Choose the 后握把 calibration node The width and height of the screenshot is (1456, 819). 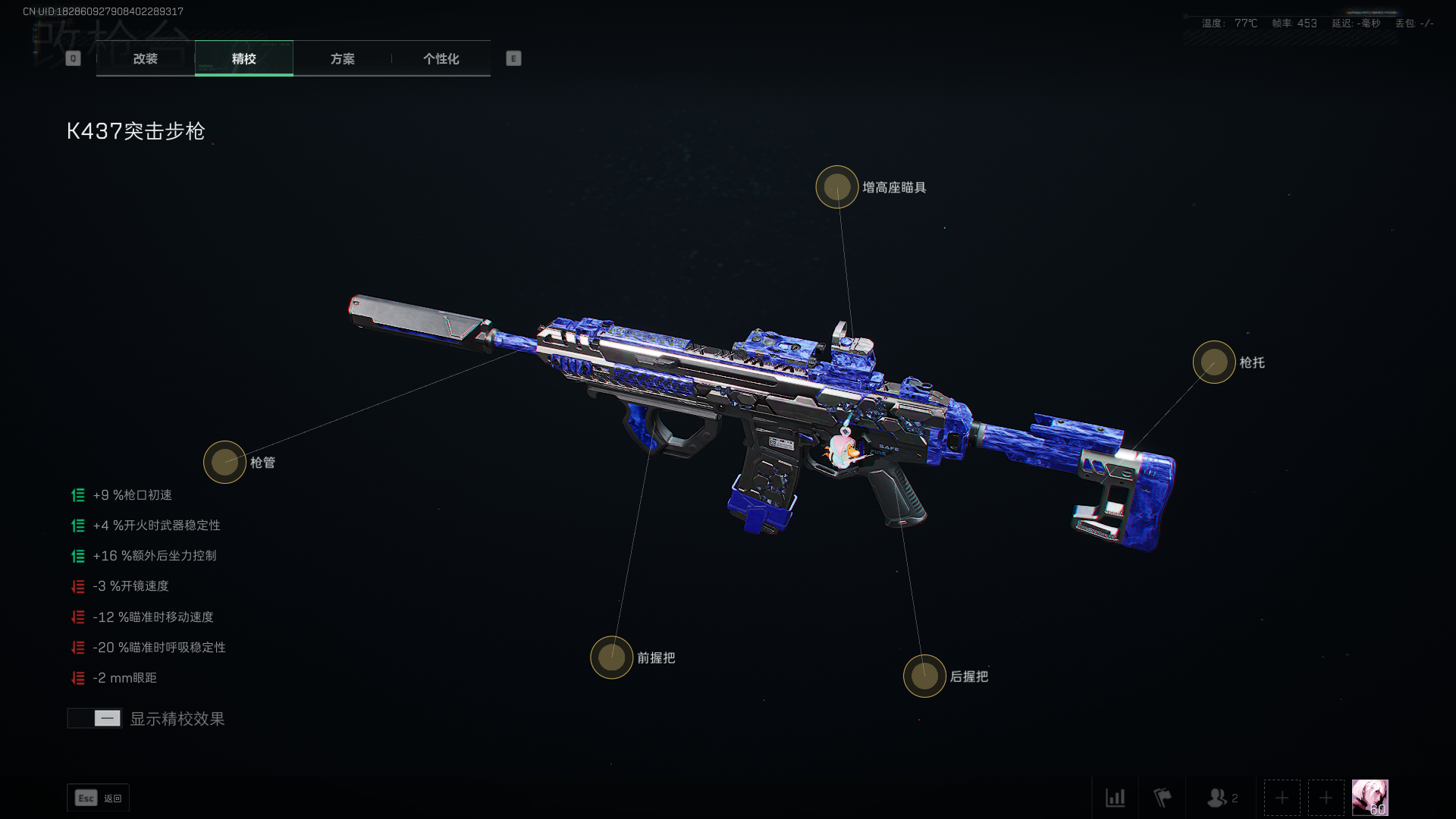coord(924,676)
